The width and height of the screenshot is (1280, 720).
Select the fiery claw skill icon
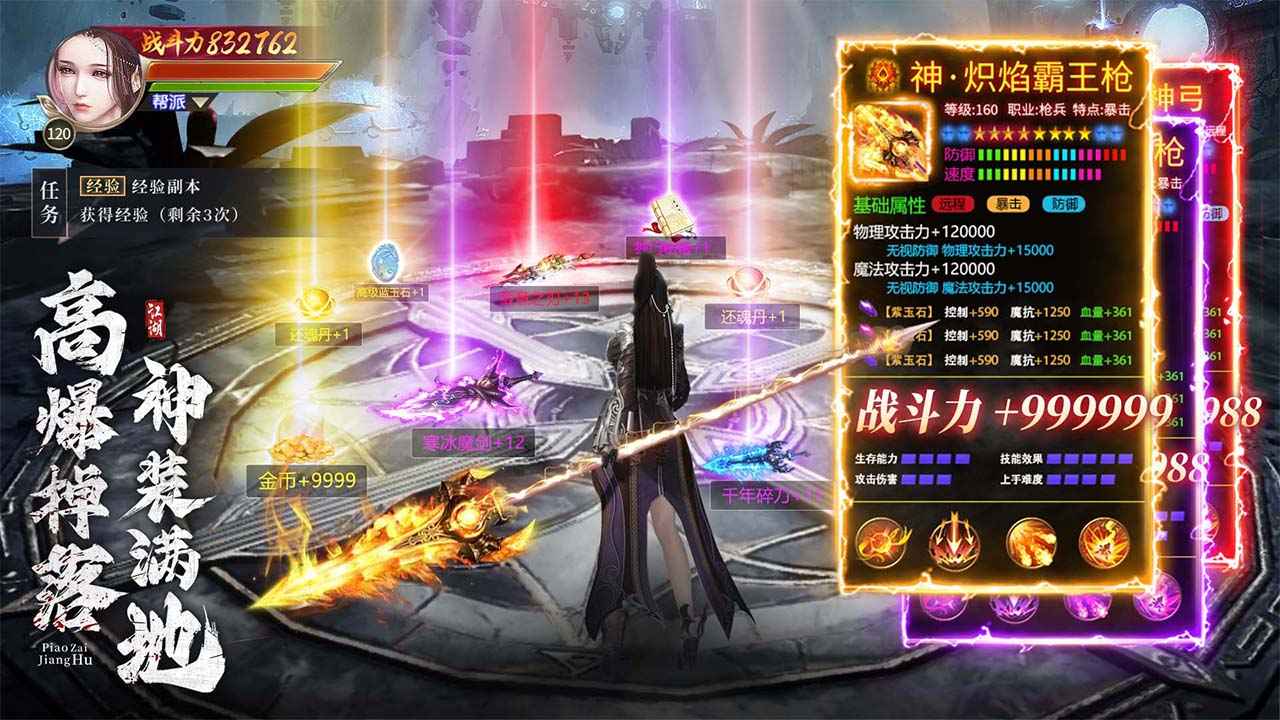coord(1030,540)
